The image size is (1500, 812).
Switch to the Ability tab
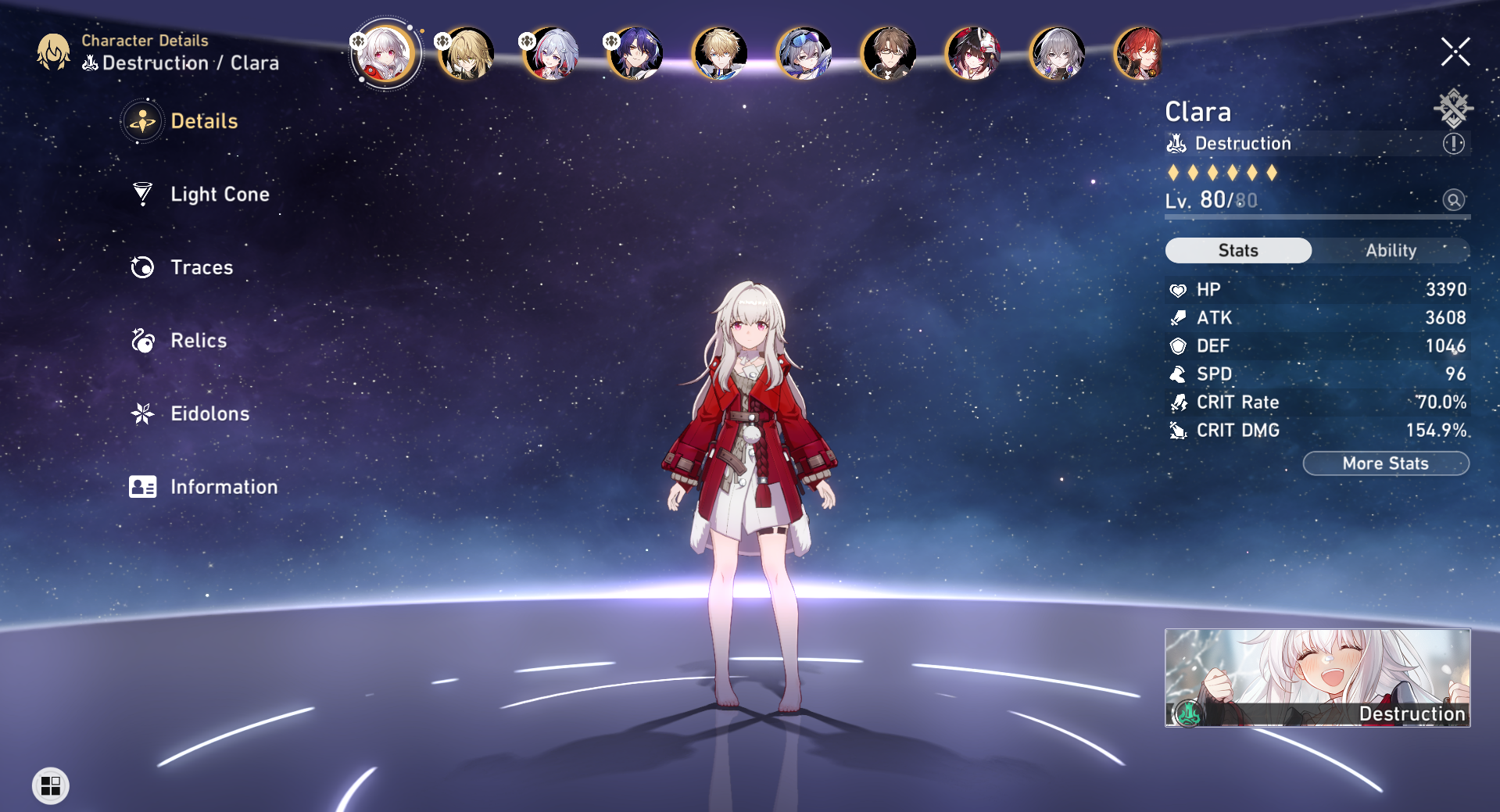tap(1392, 251)
